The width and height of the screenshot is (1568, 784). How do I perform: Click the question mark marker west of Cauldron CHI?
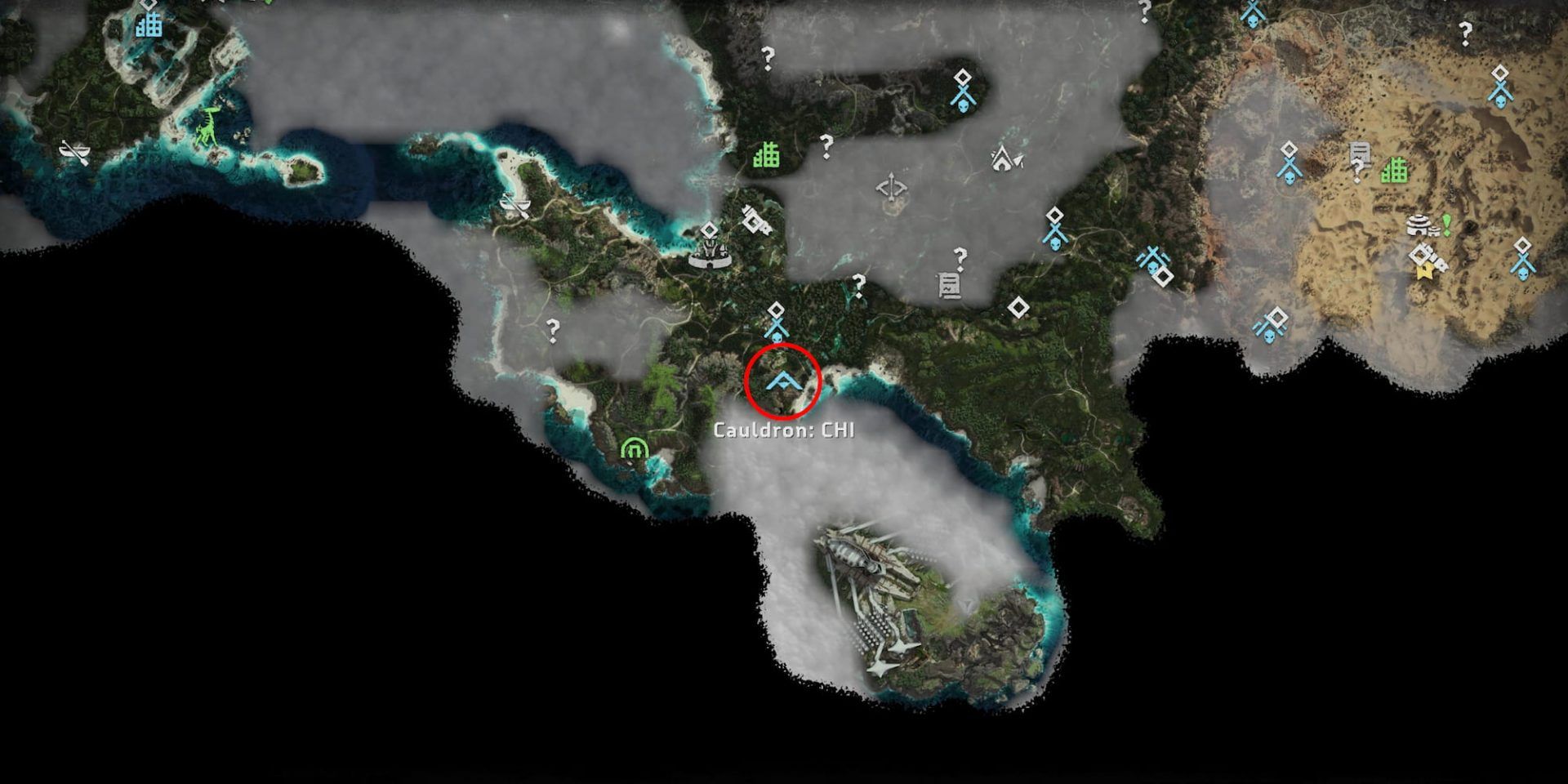(553, 326)
